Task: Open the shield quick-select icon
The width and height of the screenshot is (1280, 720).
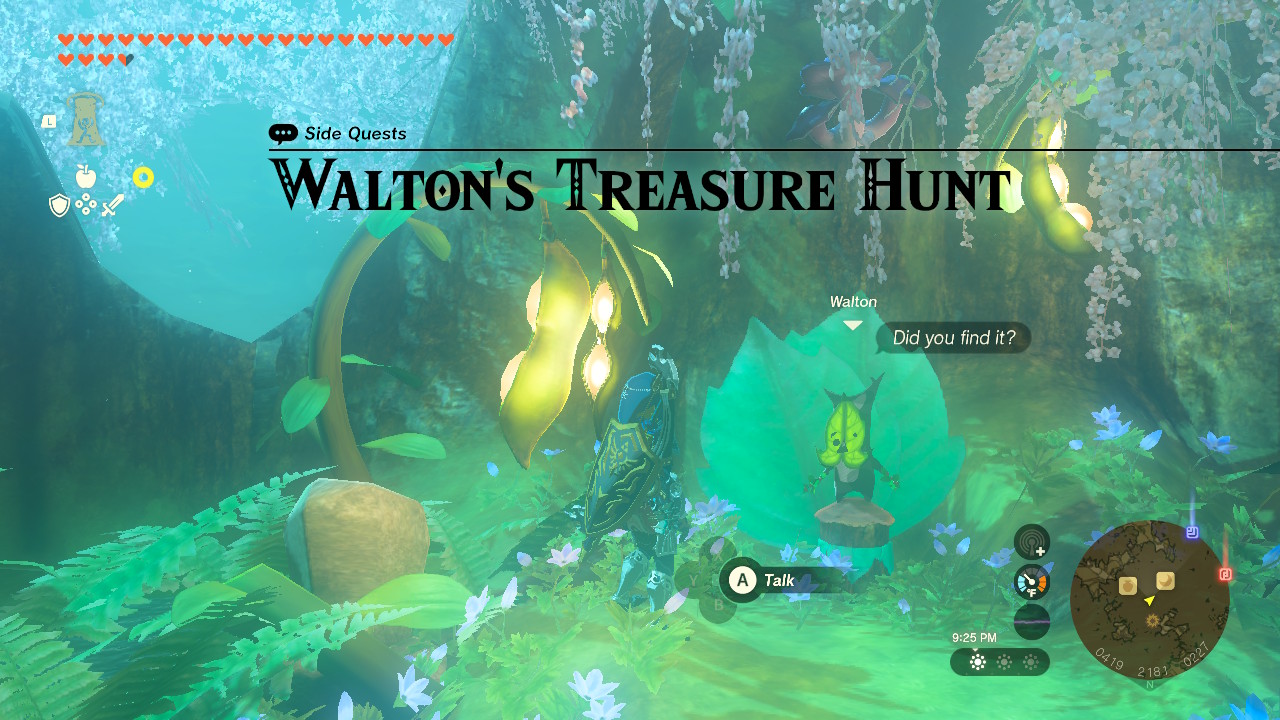Action: [59, 205]
